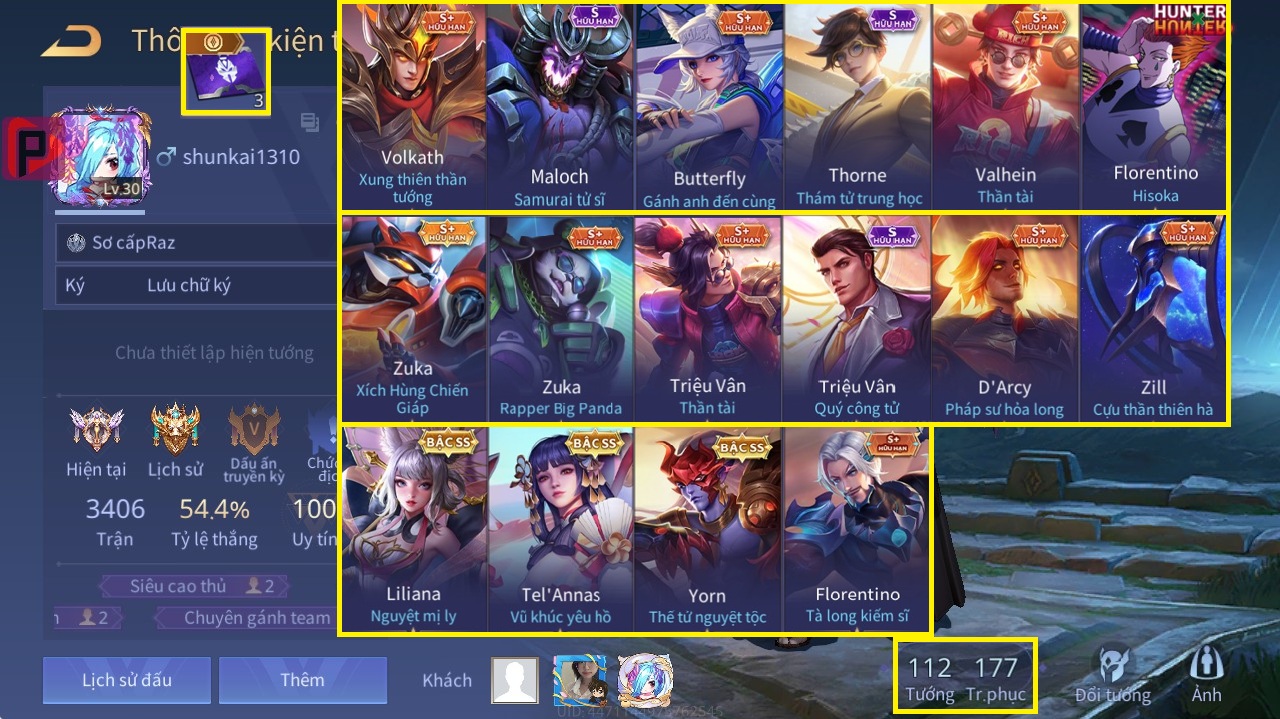The height and width of the screenshot is (719, 1280).
Task: Select the Yorn Thế tử nguyệt tộc skin
Action: (x=707, y=529)
